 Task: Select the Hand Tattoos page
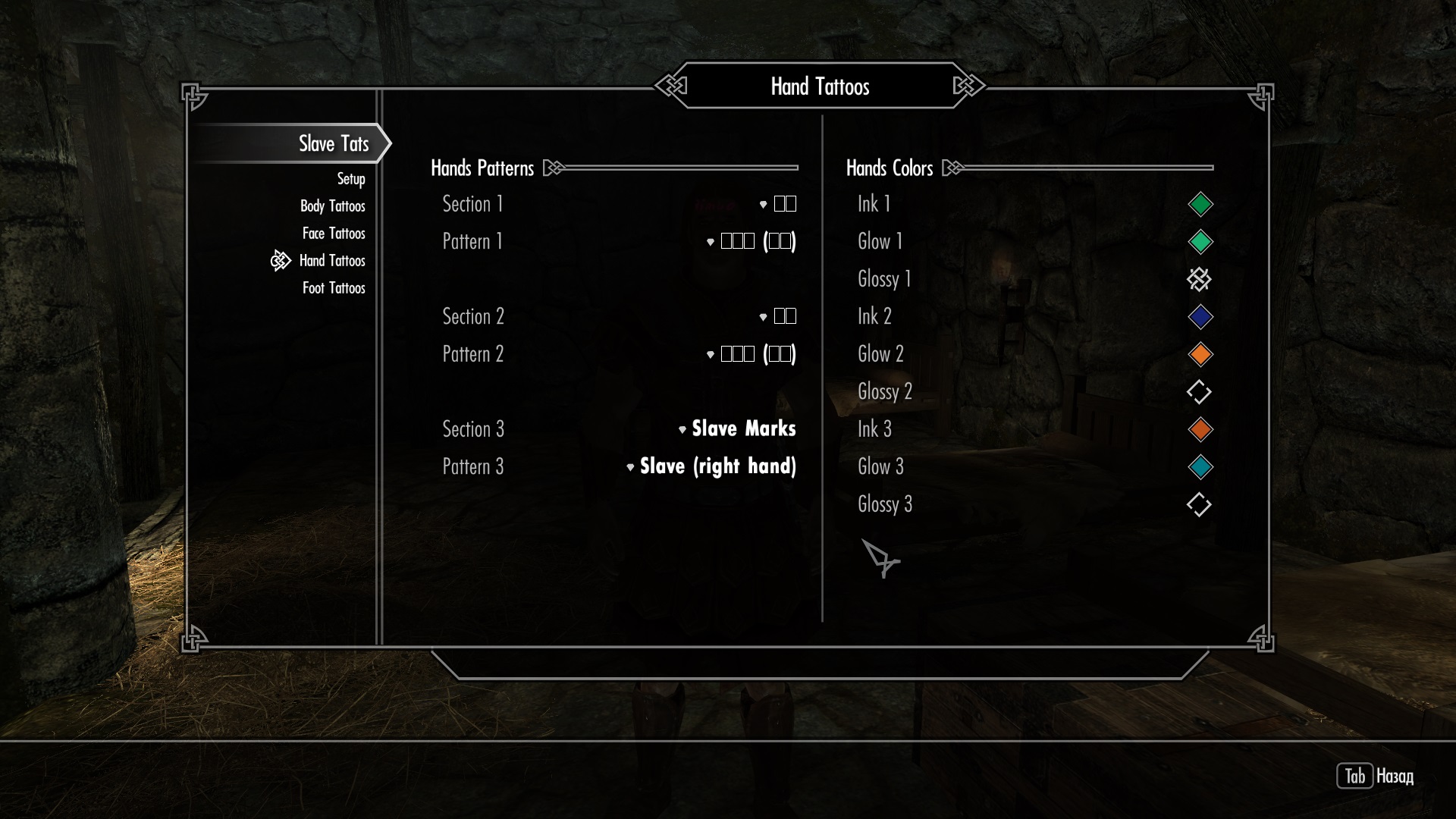tap(332, 261)
